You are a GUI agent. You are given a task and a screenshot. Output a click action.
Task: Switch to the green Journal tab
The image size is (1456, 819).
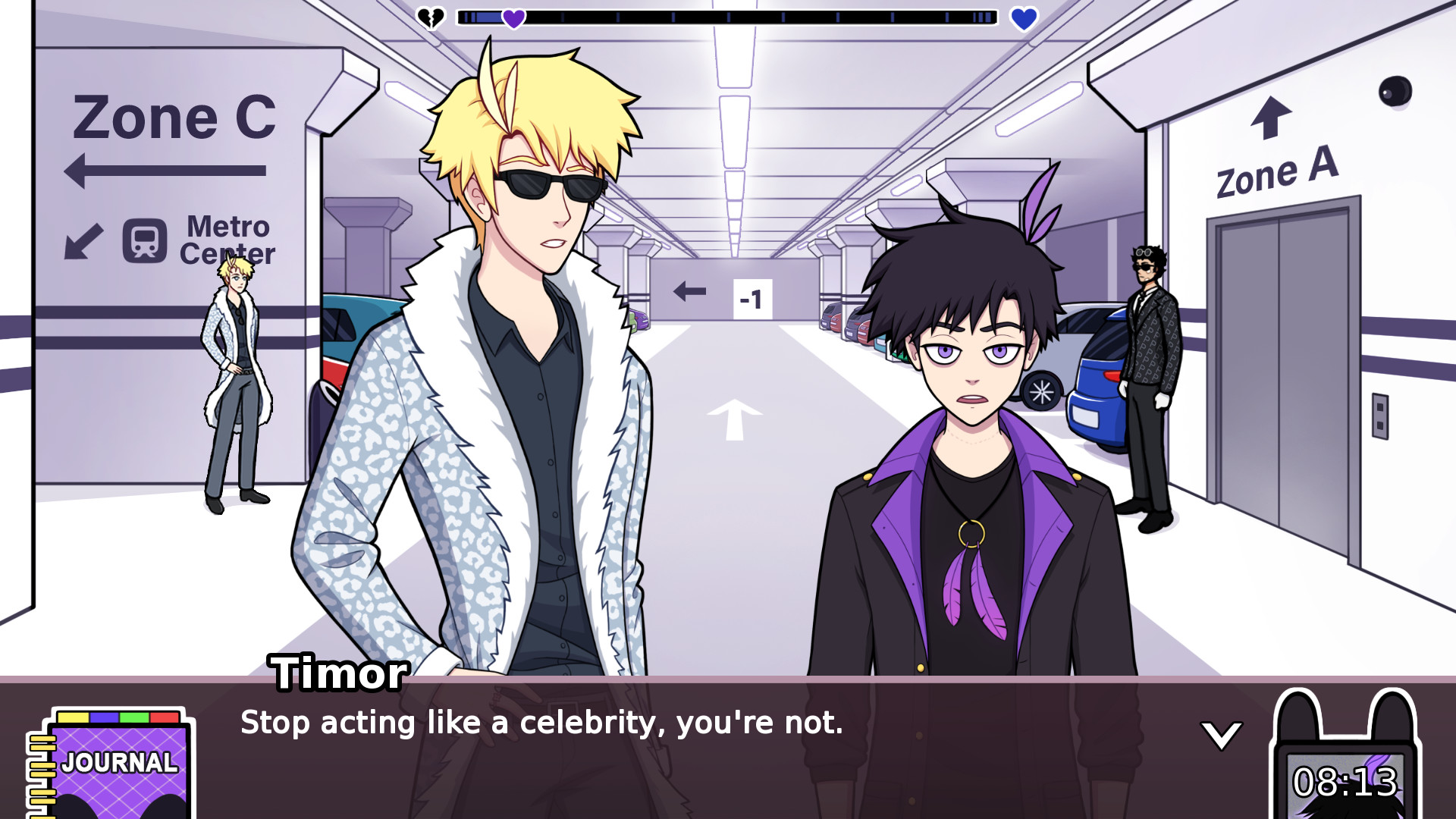coord(133,717)
